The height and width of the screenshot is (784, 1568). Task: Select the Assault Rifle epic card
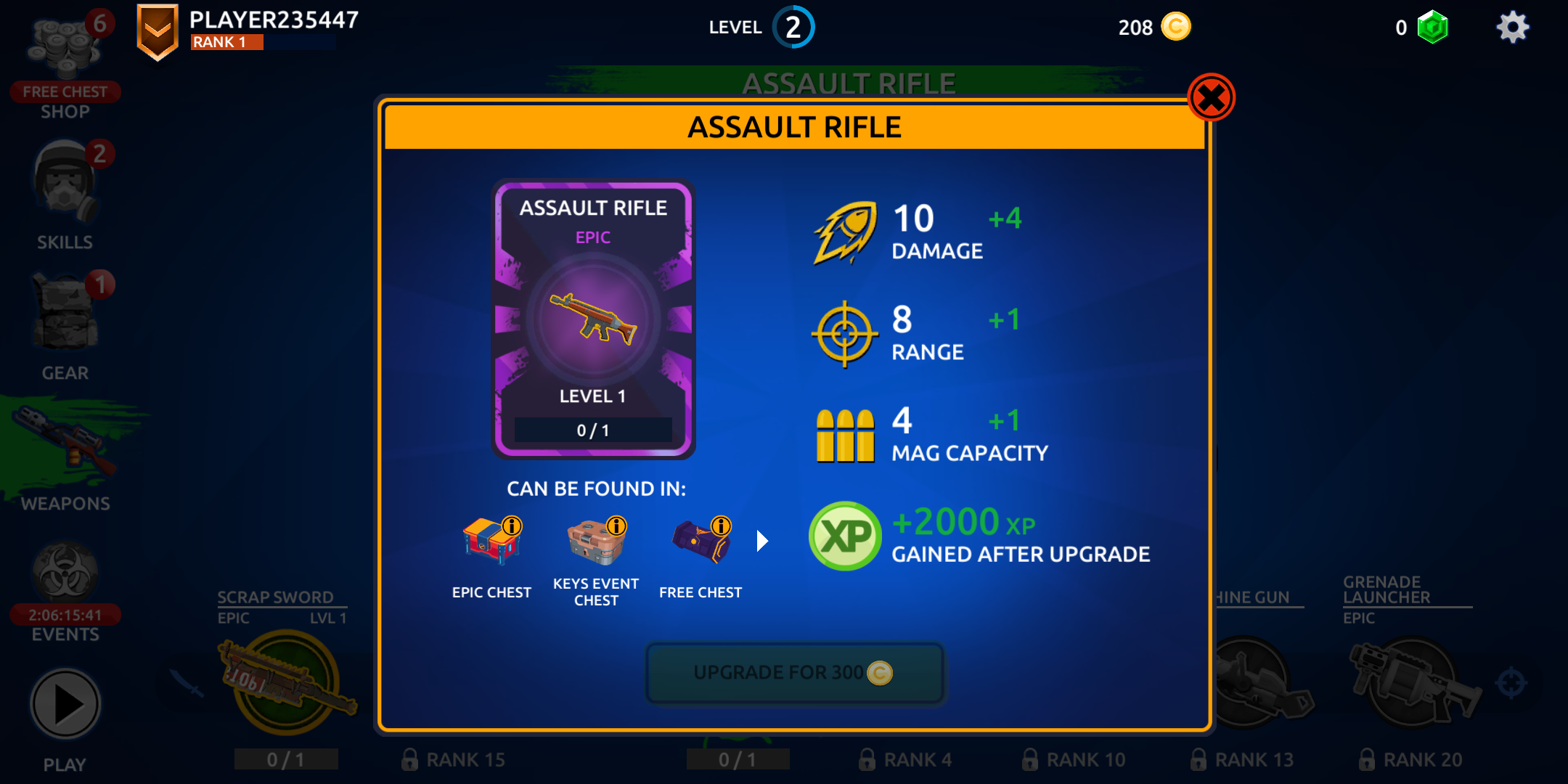(x=593, y=319)
